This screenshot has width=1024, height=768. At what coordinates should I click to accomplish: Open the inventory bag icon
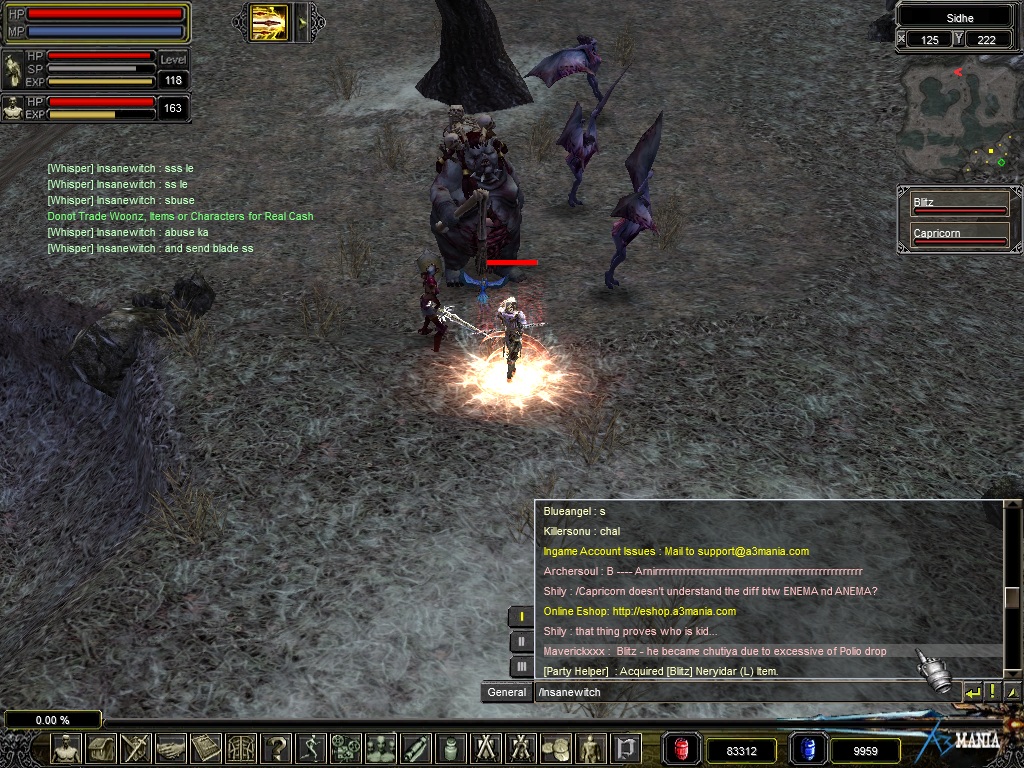(101, 748)
